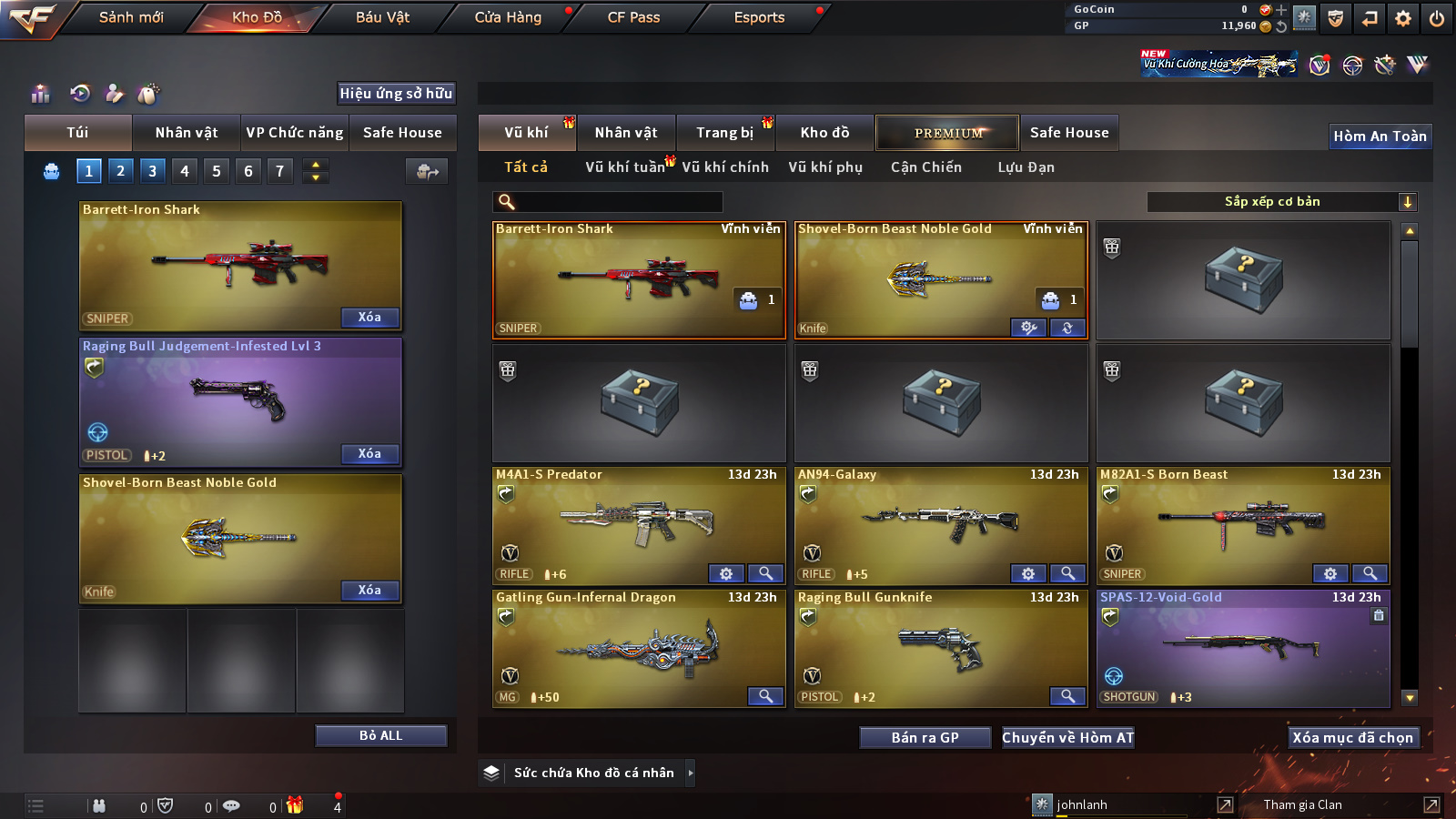Select the Nhân vật tab in the bag panel

coord(187,133)
